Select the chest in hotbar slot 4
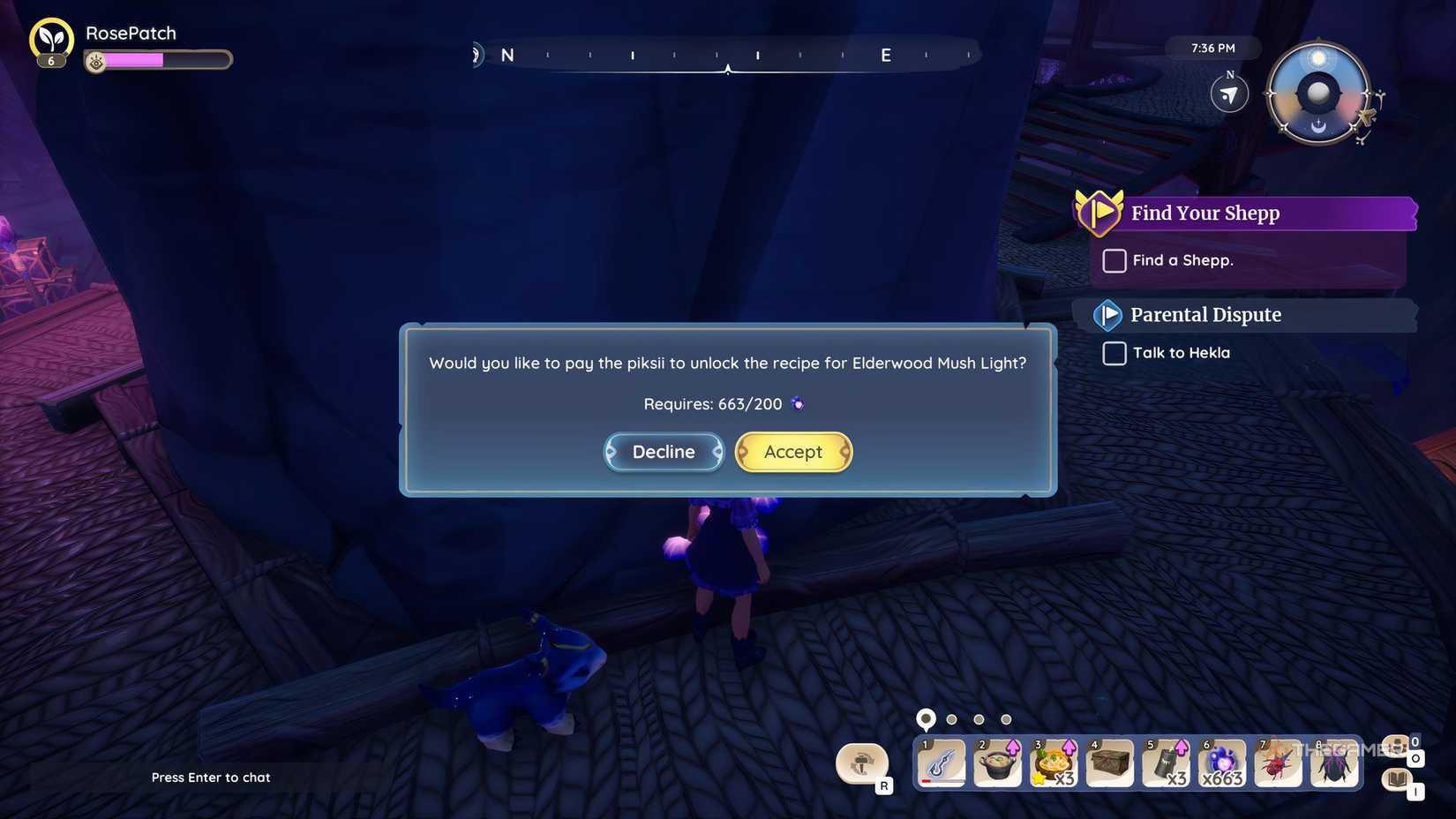Viewport: 1456px width, 819px height. pos(1110,763)
